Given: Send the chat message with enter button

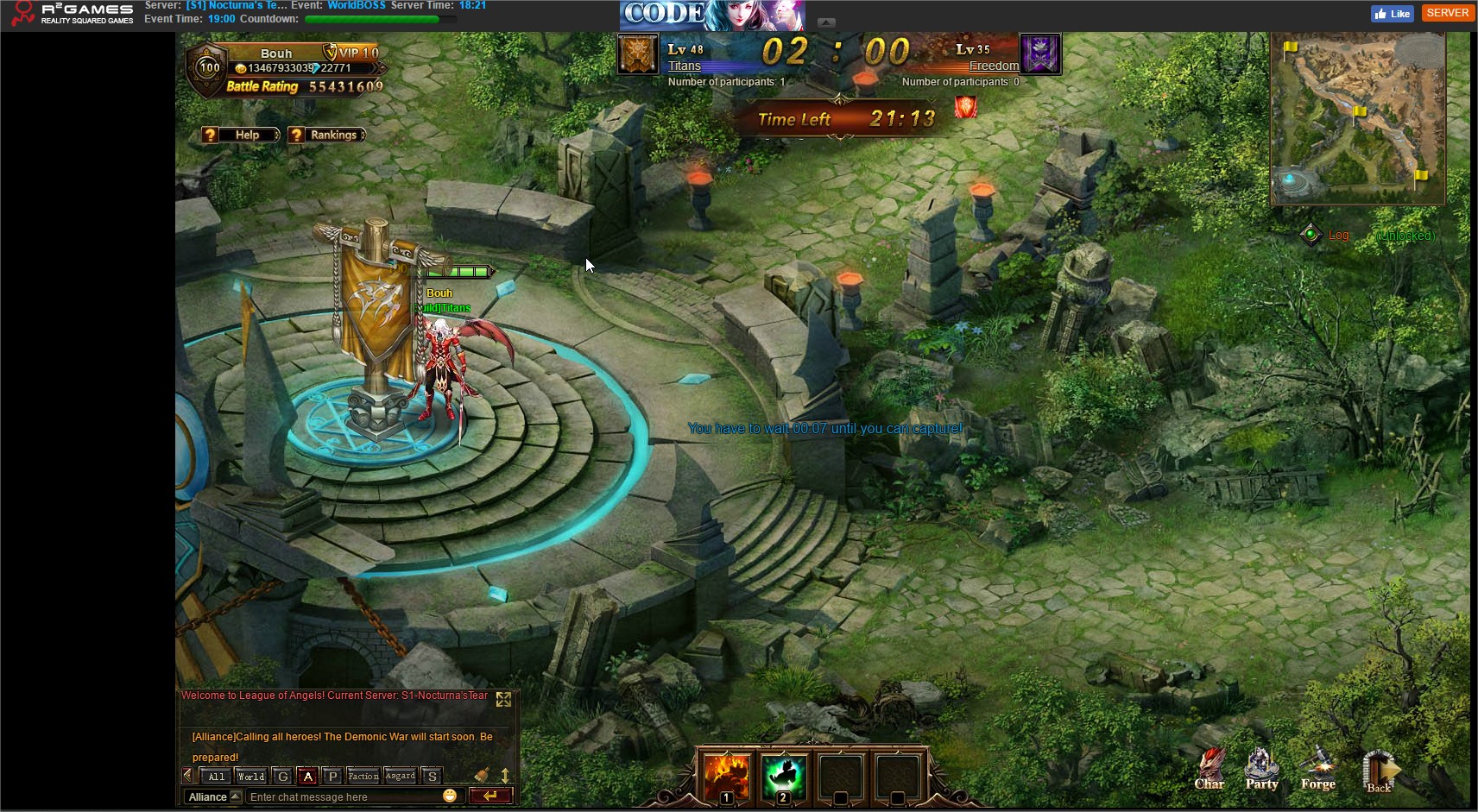Looking at the screenshot, I should click(490, 796).
